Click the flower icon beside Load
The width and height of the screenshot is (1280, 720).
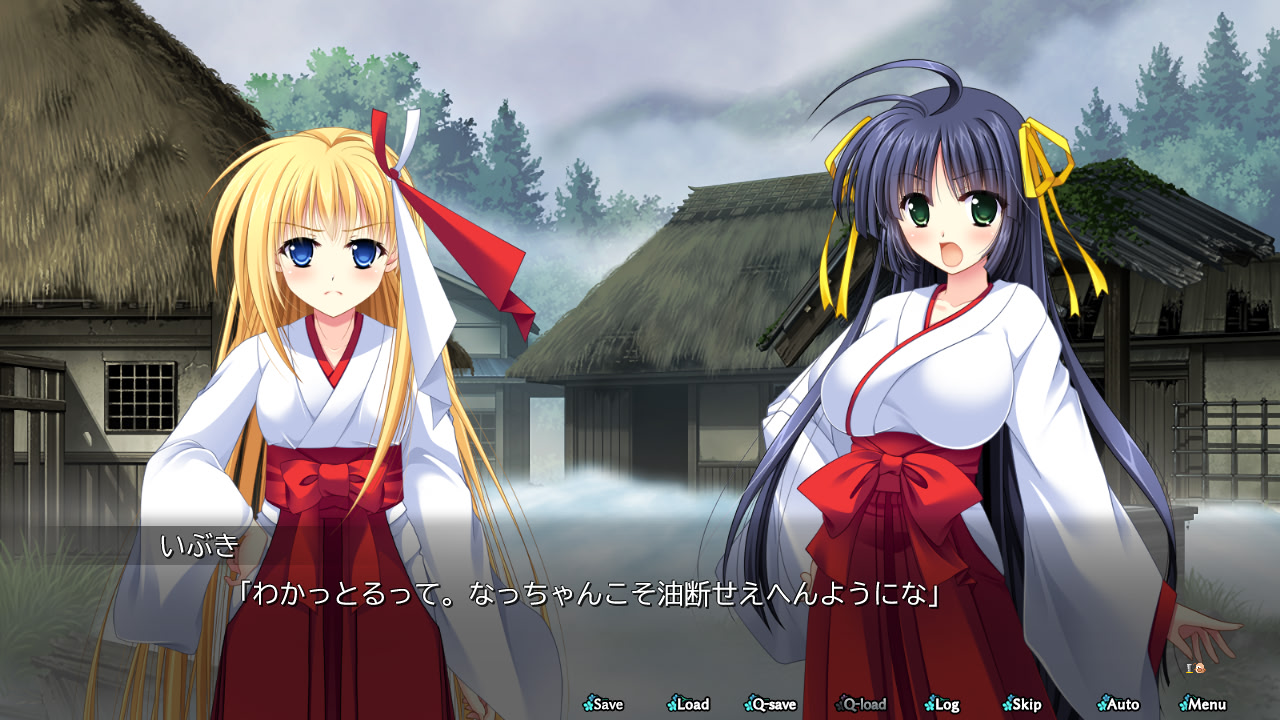(x=672, y=704)
